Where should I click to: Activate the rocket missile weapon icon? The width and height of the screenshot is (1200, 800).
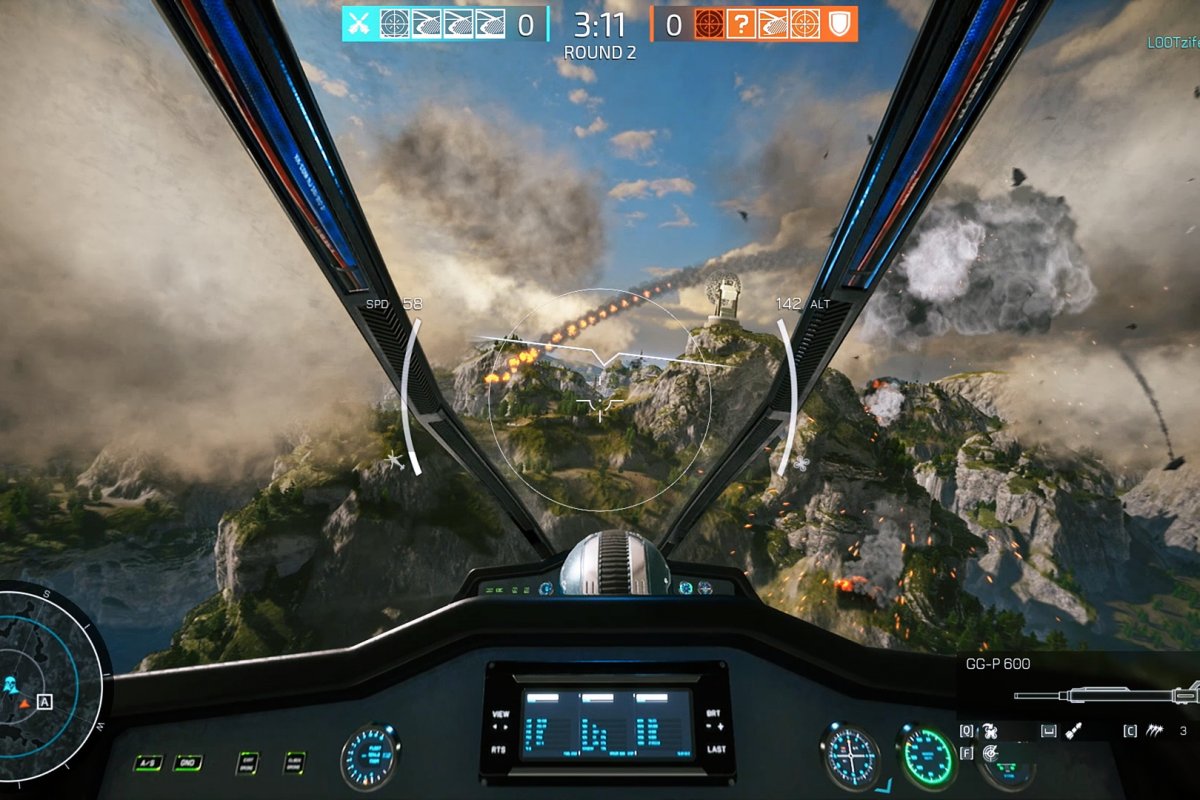click(1073, 731)
